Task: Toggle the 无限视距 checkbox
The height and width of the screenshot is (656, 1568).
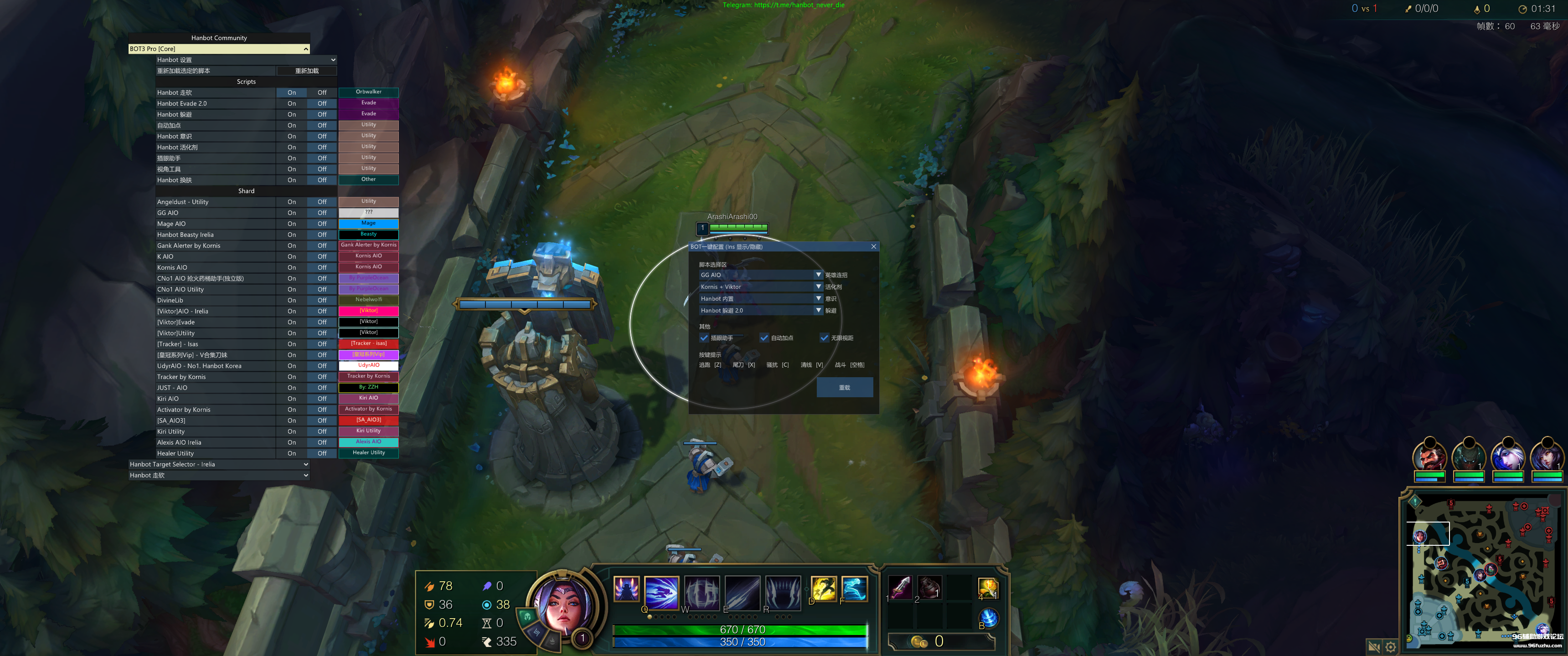Action: pos(824,338)
